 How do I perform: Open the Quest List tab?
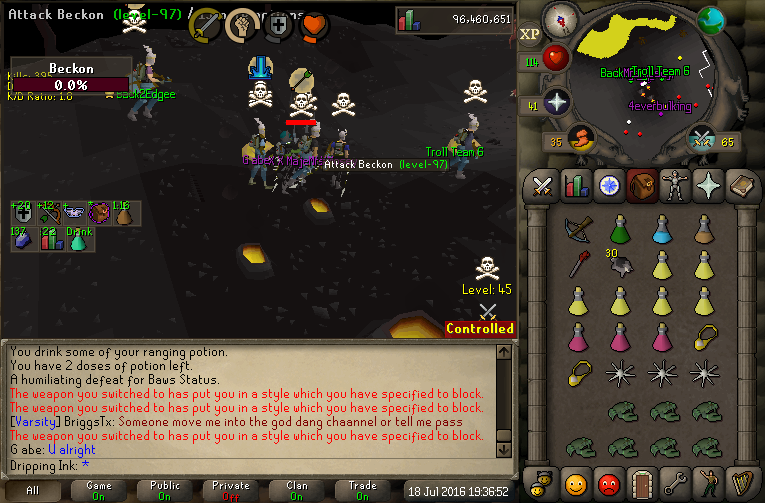click(608, 186)
